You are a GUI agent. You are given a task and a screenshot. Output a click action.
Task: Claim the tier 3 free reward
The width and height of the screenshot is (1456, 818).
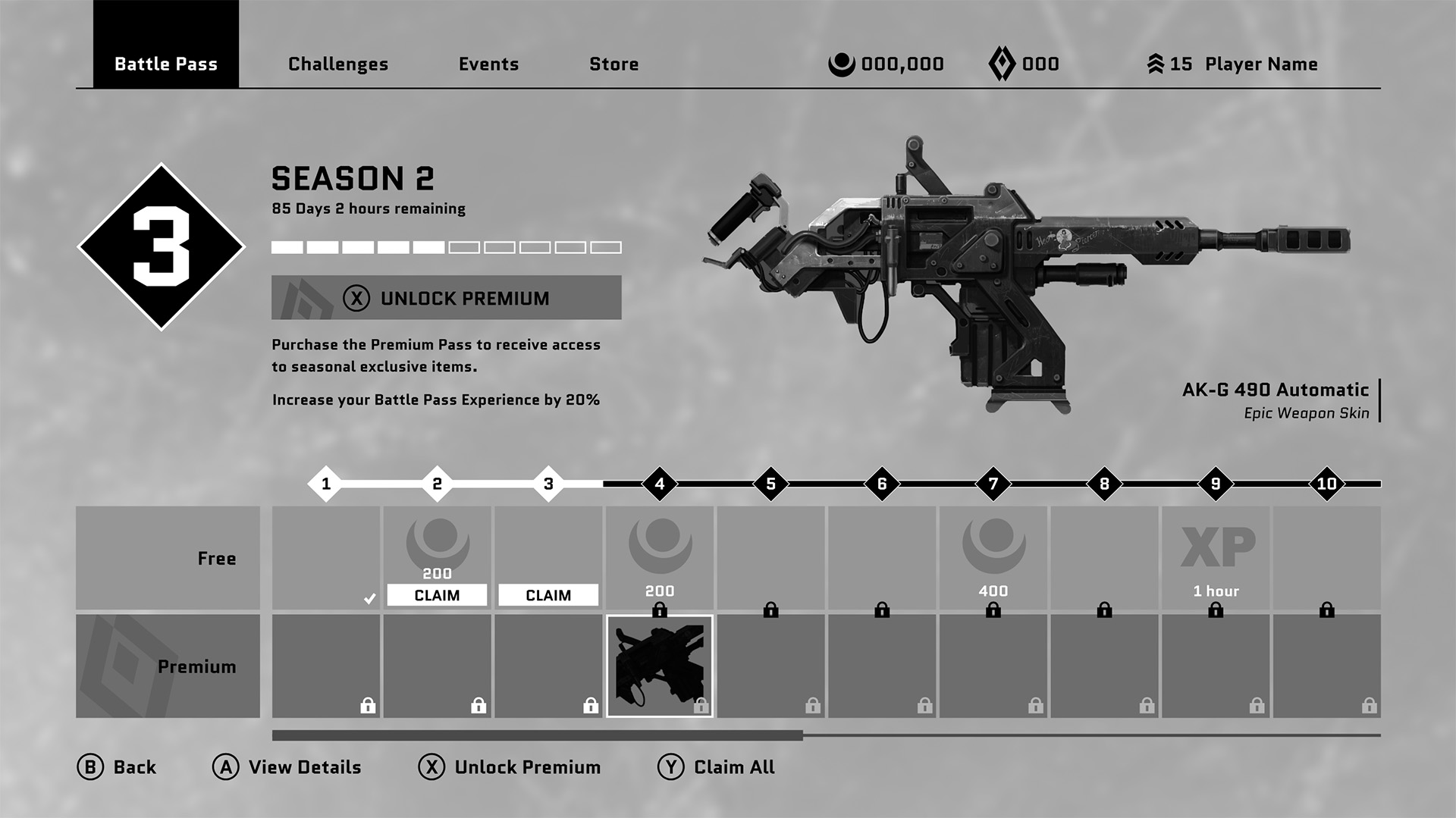[548, 595]
